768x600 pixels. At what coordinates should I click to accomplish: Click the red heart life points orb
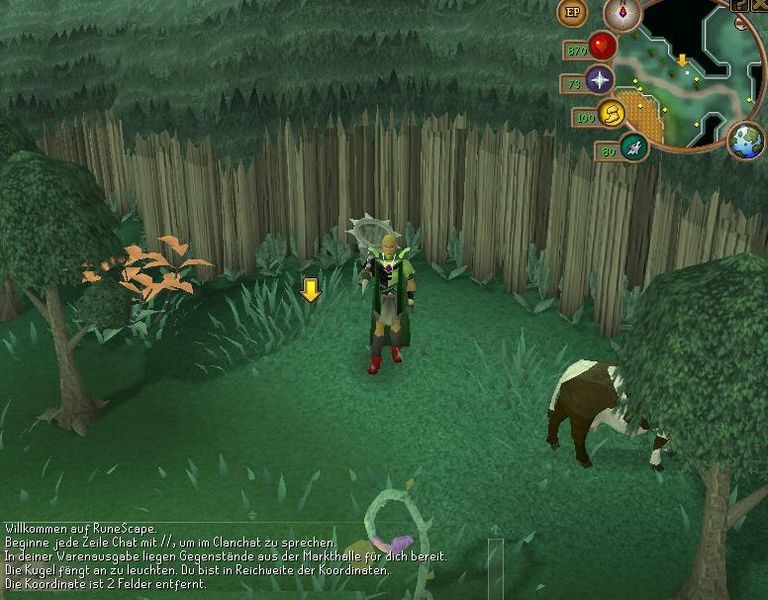pos(602,46)
